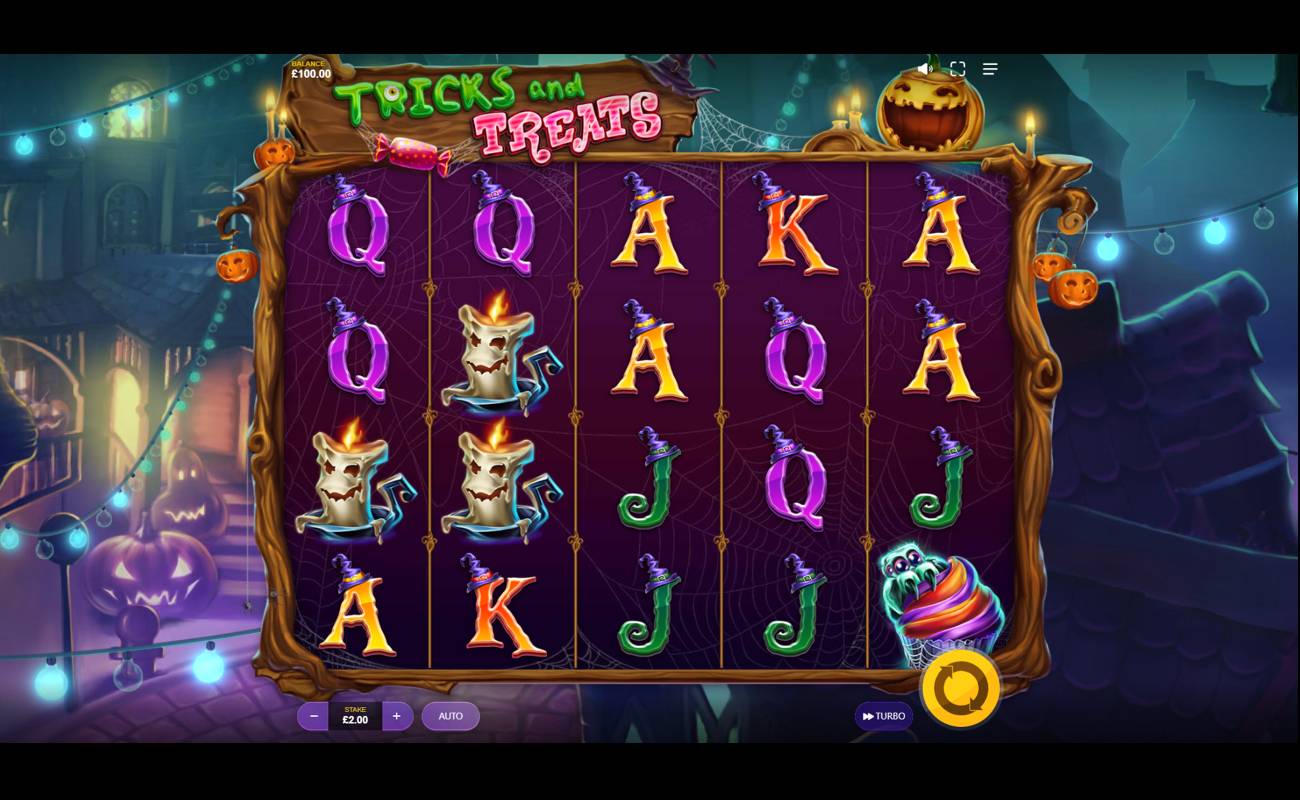Open the stake amount selector showing £2.00
Viewport: 1300px width, 800px height.
355,716
